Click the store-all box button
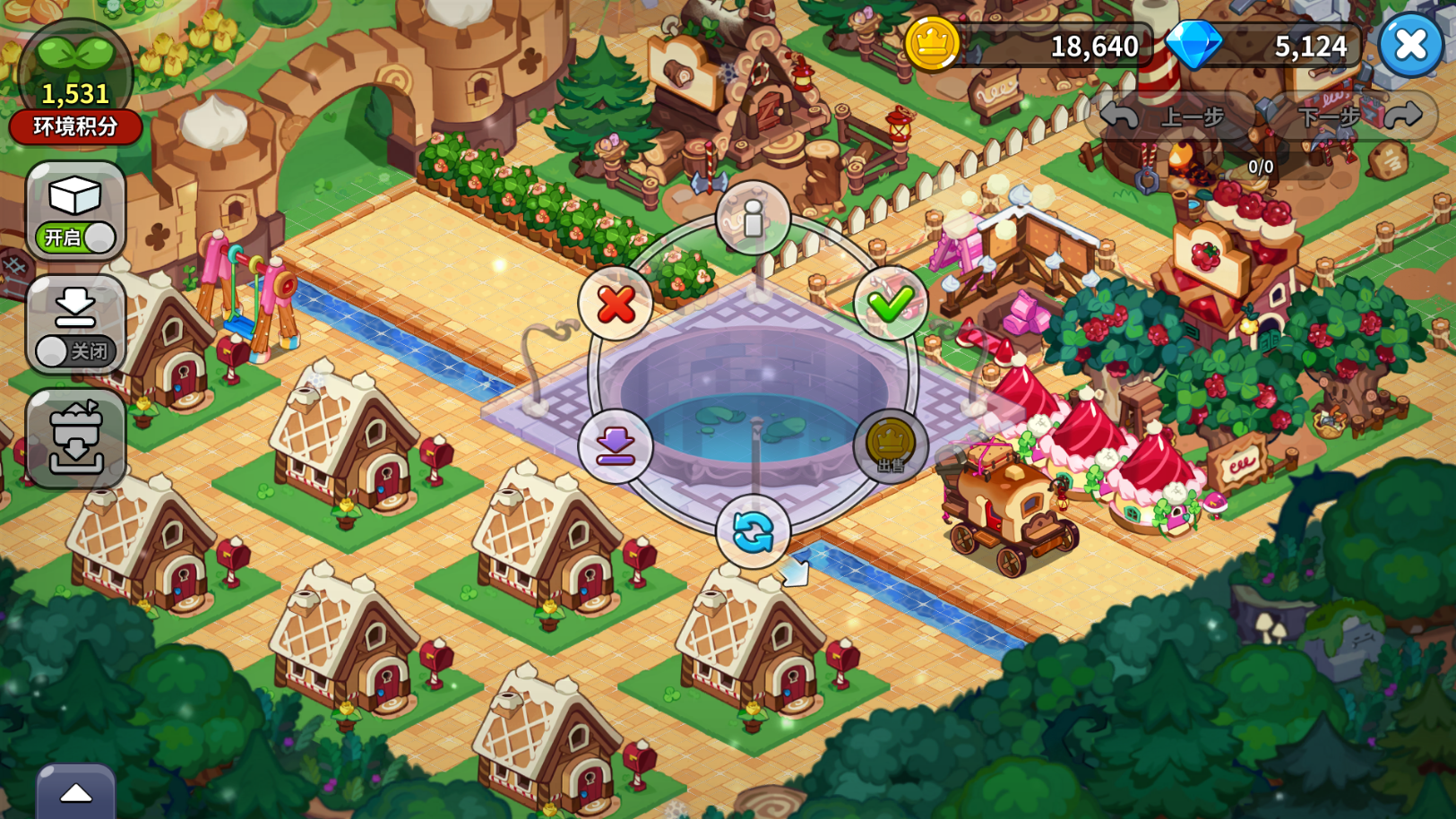This screenshot has height=819, width=1456. coord(76,438)
